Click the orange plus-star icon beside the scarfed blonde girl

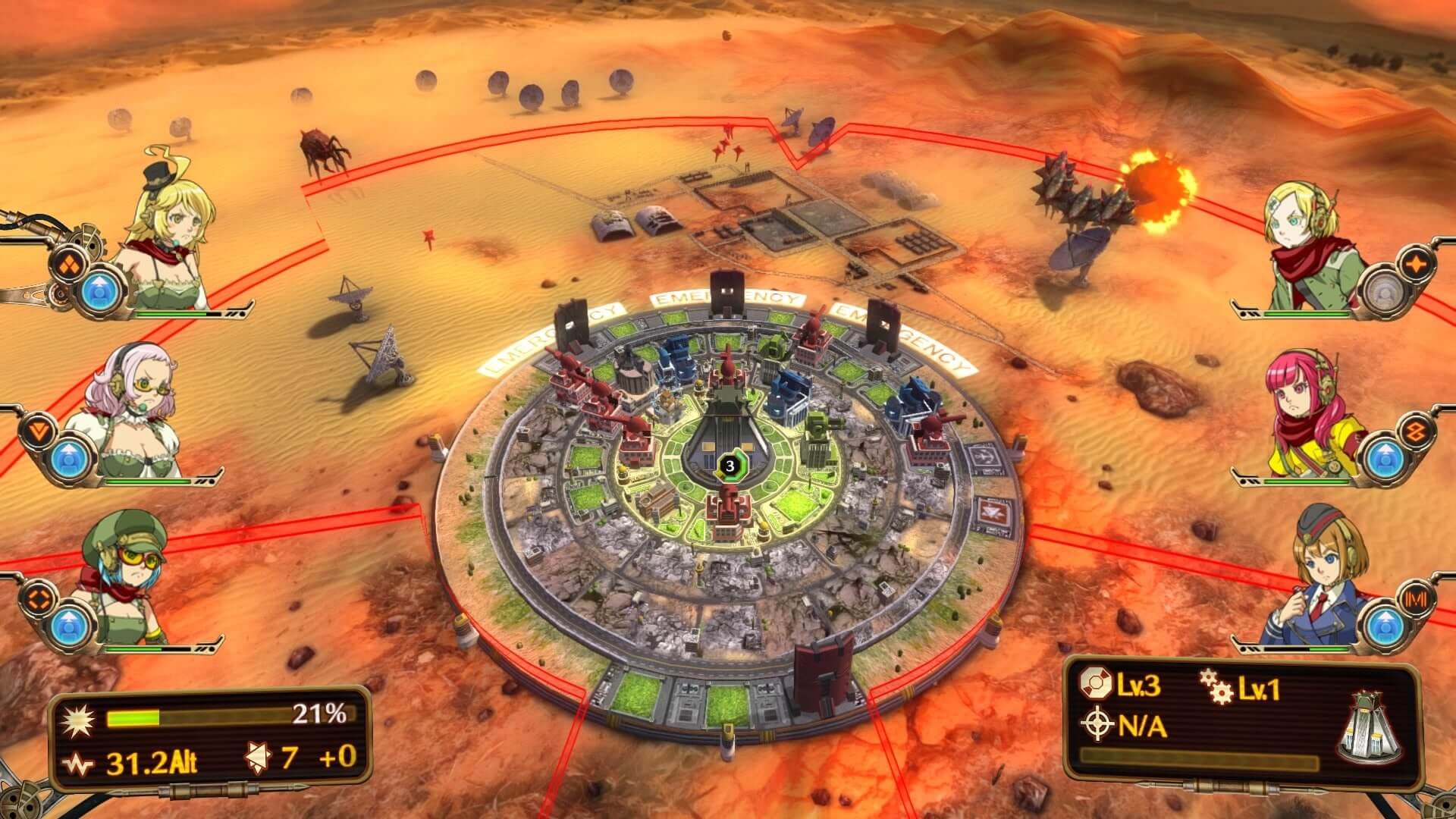point(1416,262)
